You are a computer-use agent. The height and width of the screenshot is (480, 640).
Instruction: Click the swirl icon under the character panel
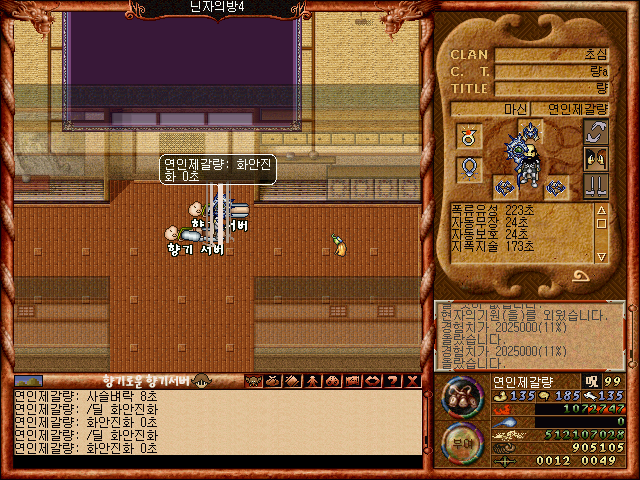582,276
